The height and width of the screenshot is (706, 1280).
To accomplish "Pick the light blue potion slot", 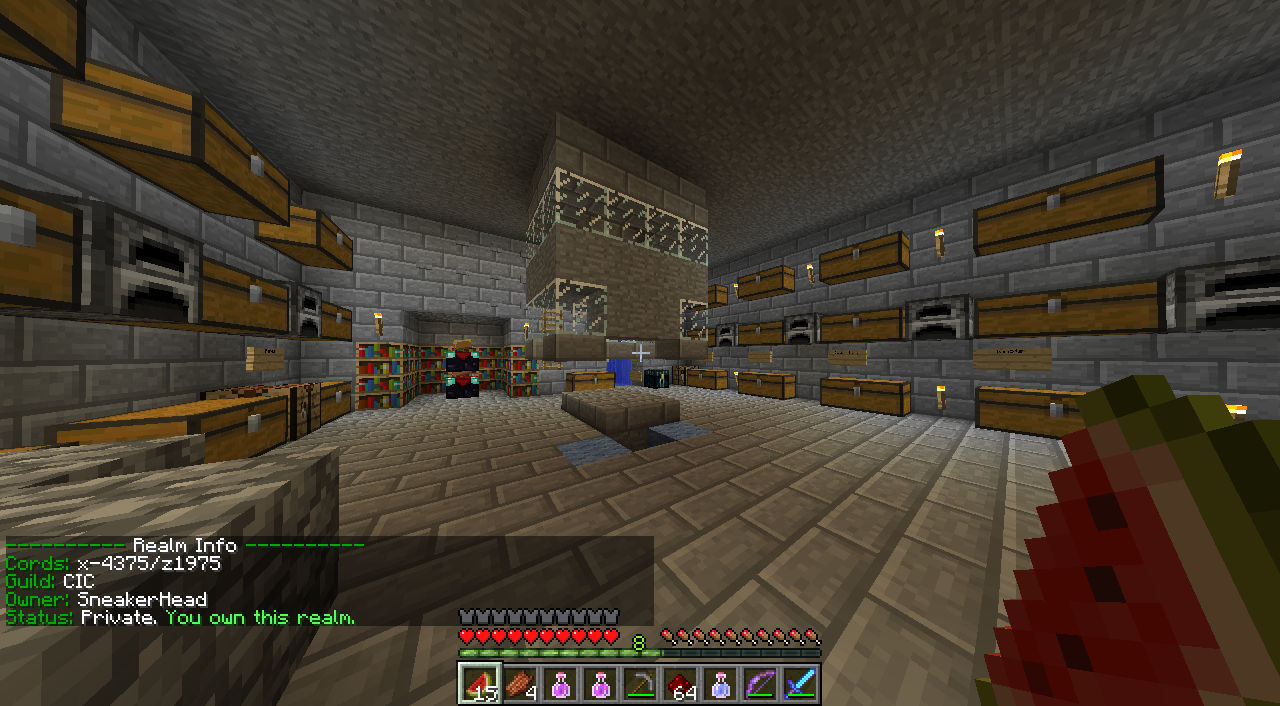I will (x=720, y=684).
